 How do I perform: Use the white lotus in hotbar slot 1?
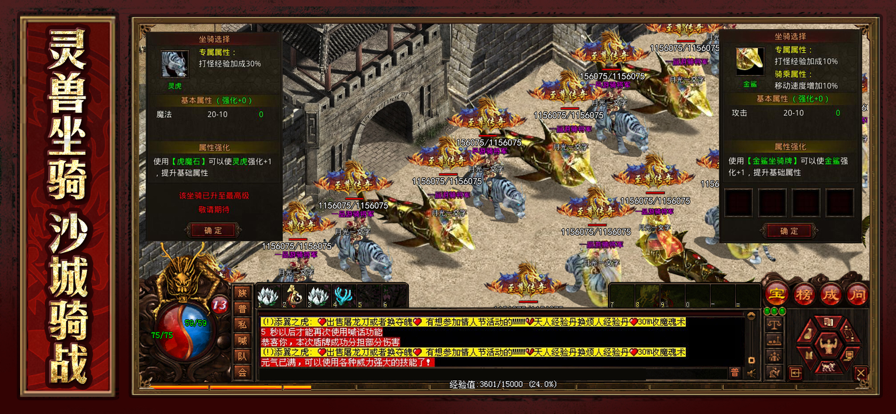(267, 296)
